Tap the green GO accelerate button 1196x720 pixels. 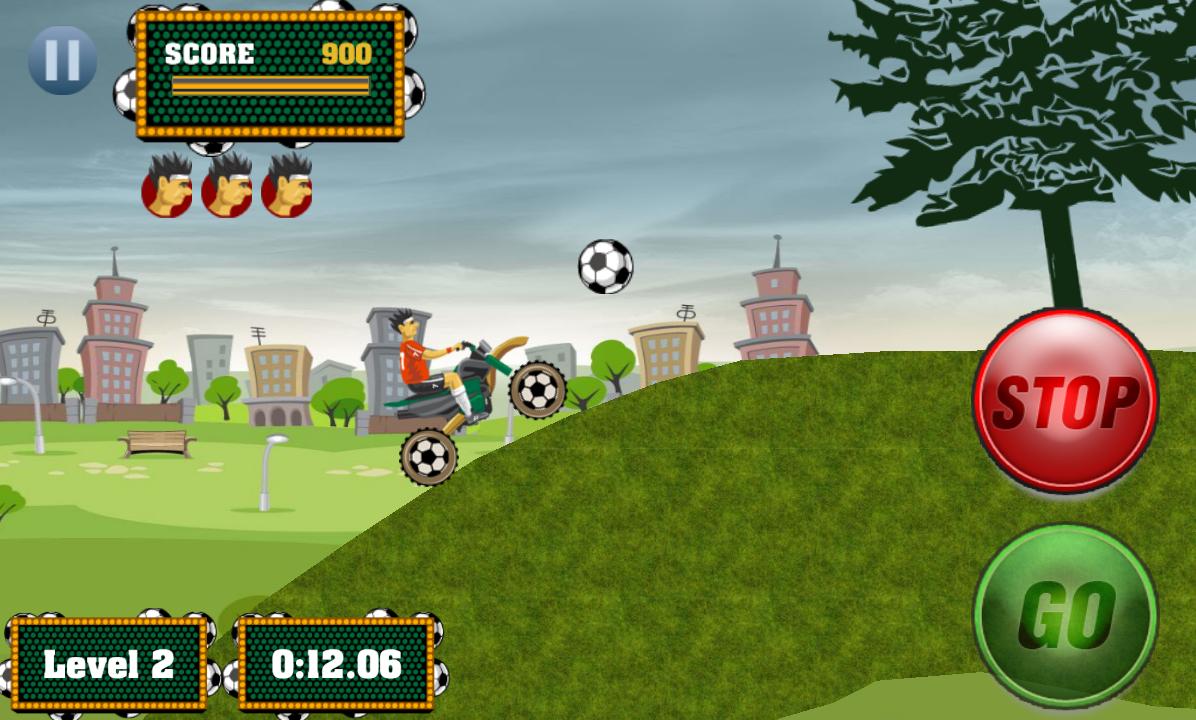point(1065,614)
